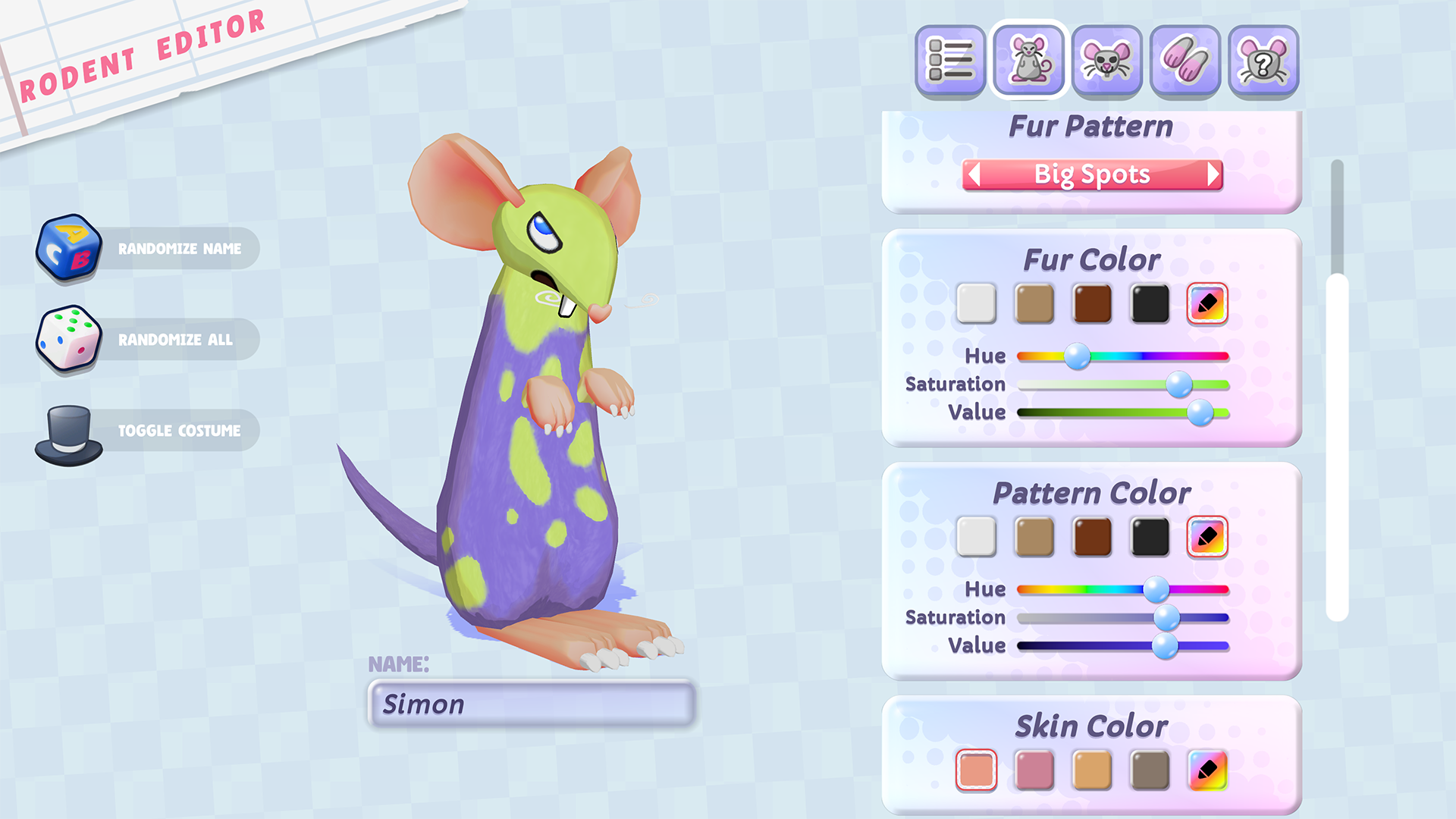Adjust the Pattern Color Value slider
The height and width of the screenshot is (819, 1456).
[x=1166, y=646]
